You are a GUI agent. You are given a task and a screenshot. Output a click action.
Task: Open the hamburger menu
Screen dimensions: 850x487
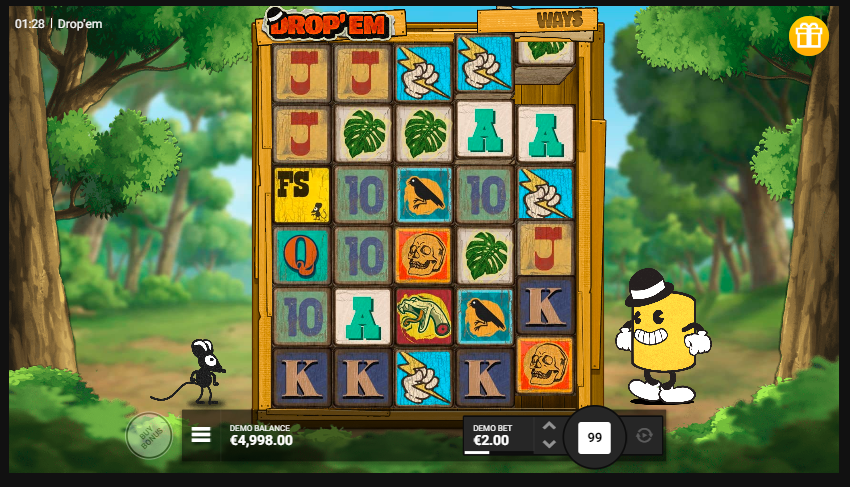click(x=201, y=435)
